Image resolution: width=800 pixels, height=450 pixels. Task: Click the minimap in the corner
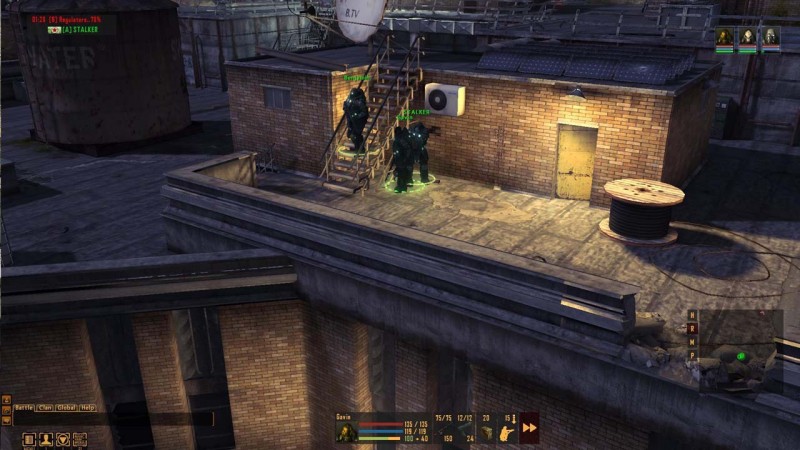741,355
